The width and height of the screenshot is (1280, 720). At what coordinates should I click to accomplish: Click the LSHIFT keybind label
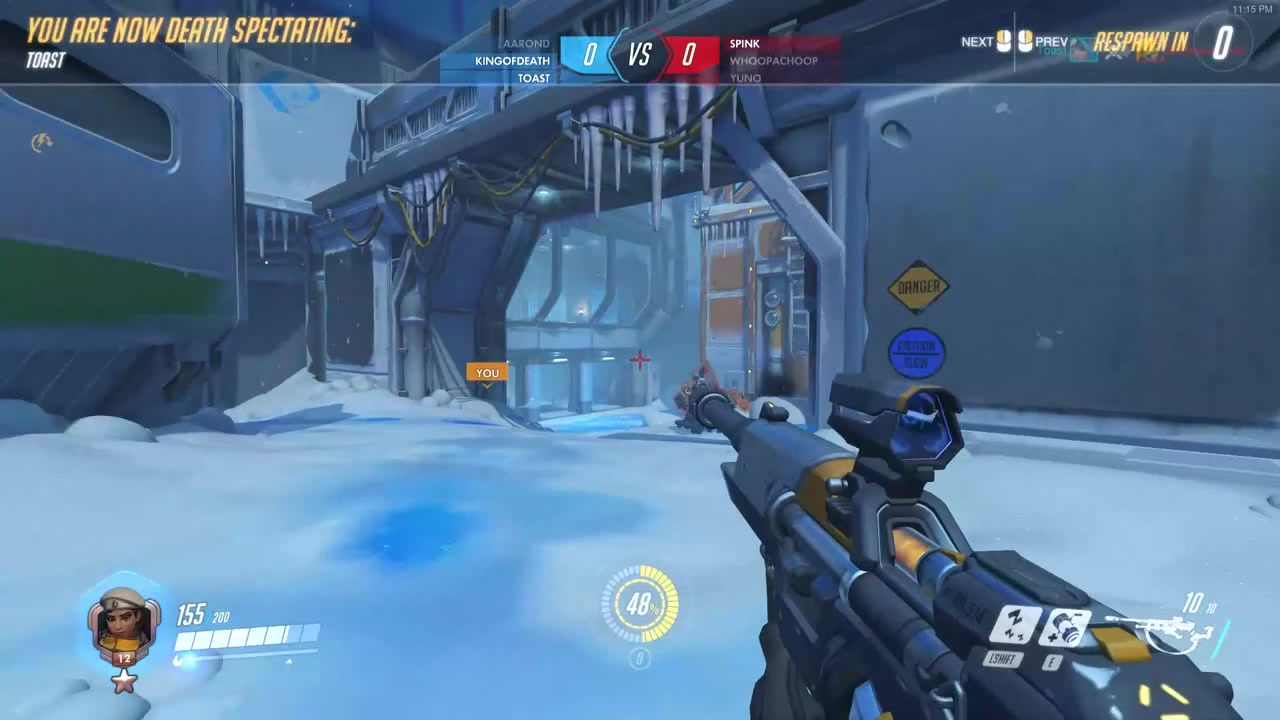click(x=1003, y=660)
